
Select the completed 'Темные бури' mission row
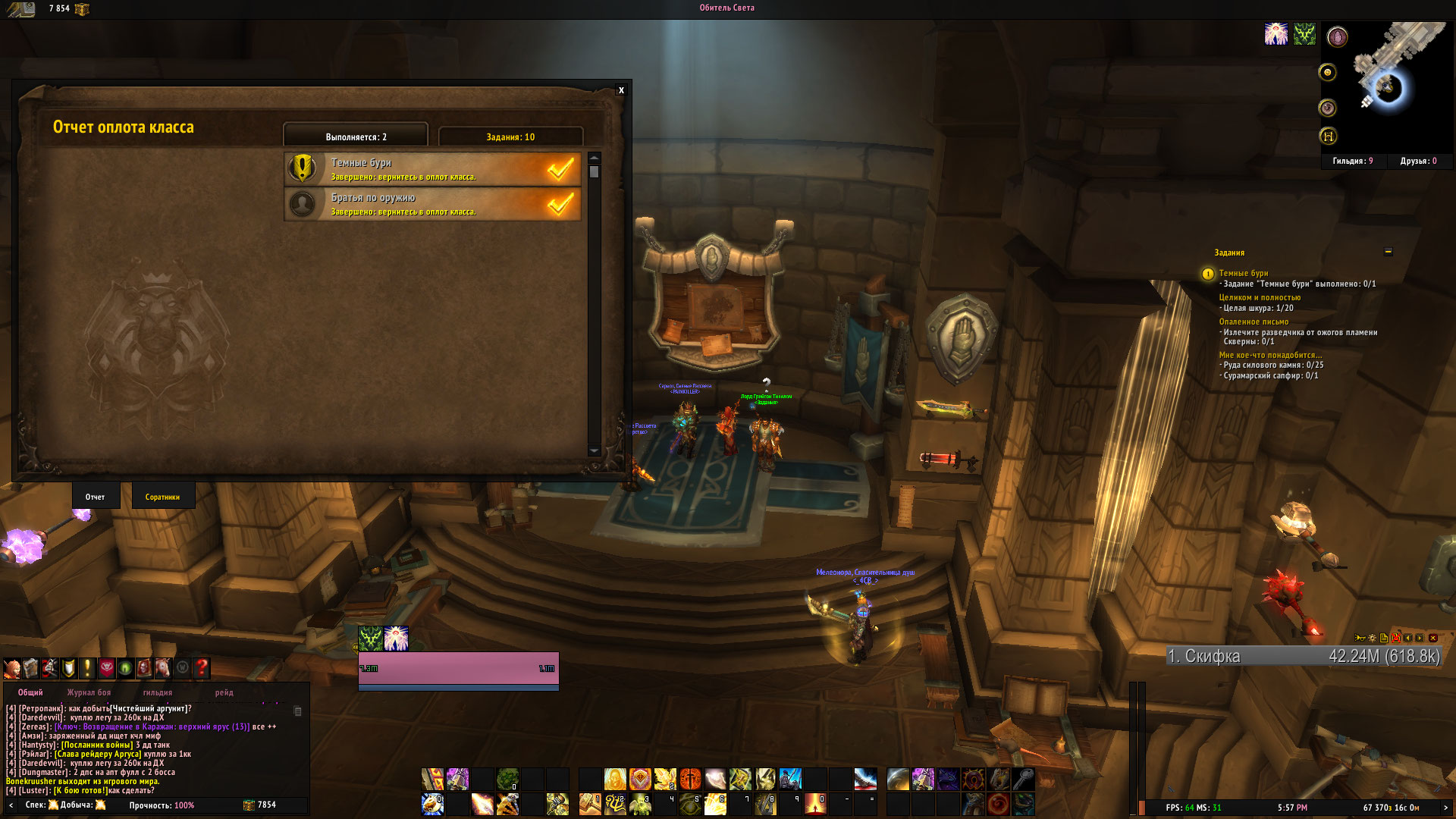pyautogui.click(x=433, y=169)
